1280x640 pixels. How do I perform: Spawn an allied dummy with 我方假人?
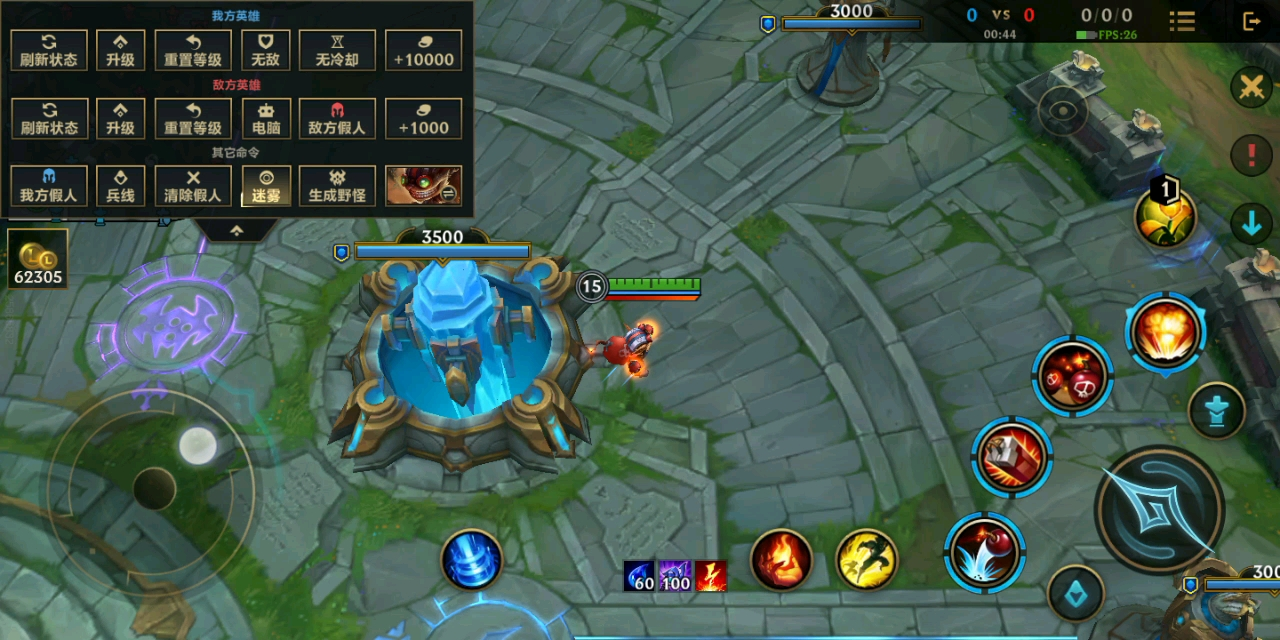click(x=49, y=186)
